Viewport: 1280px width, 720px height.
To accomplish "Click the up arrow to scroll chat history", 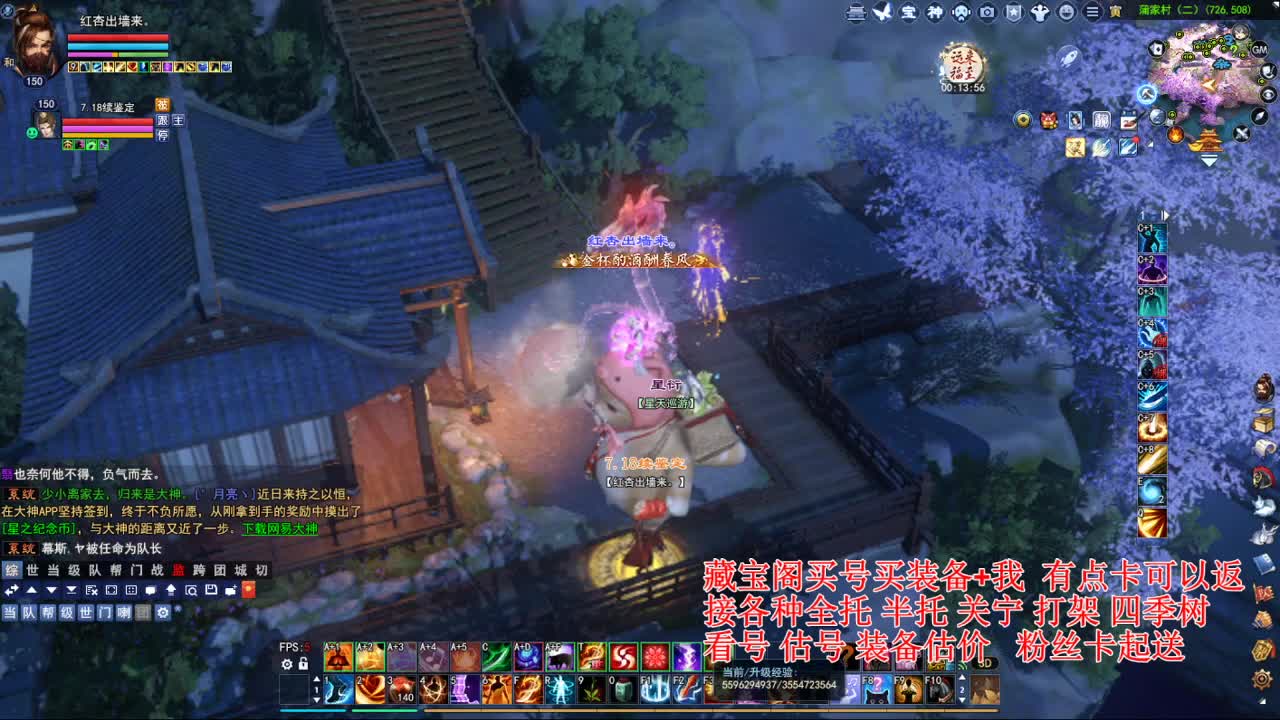I will coord(30,590).
